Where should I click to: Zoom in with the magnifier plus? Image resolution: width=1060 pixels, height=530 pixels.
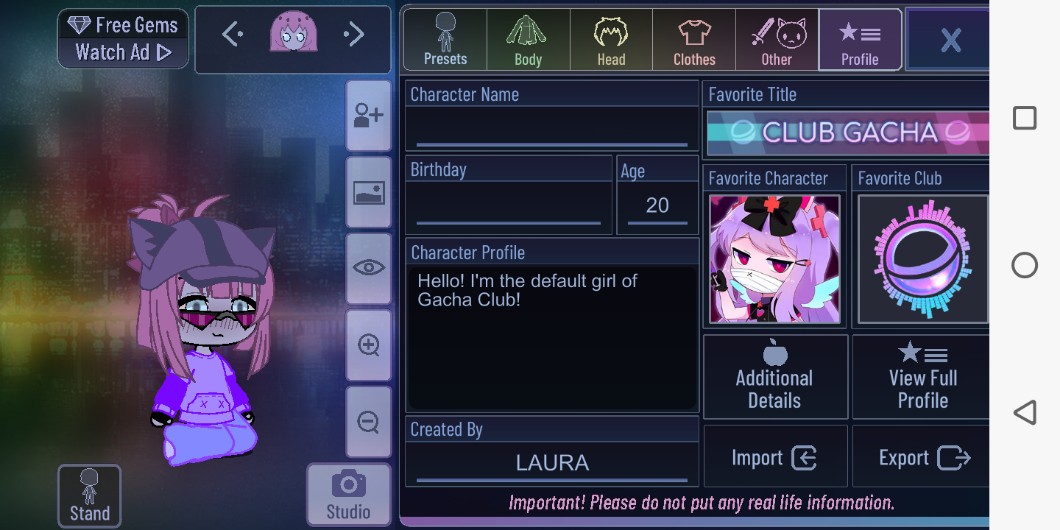[x=368, y=345]
